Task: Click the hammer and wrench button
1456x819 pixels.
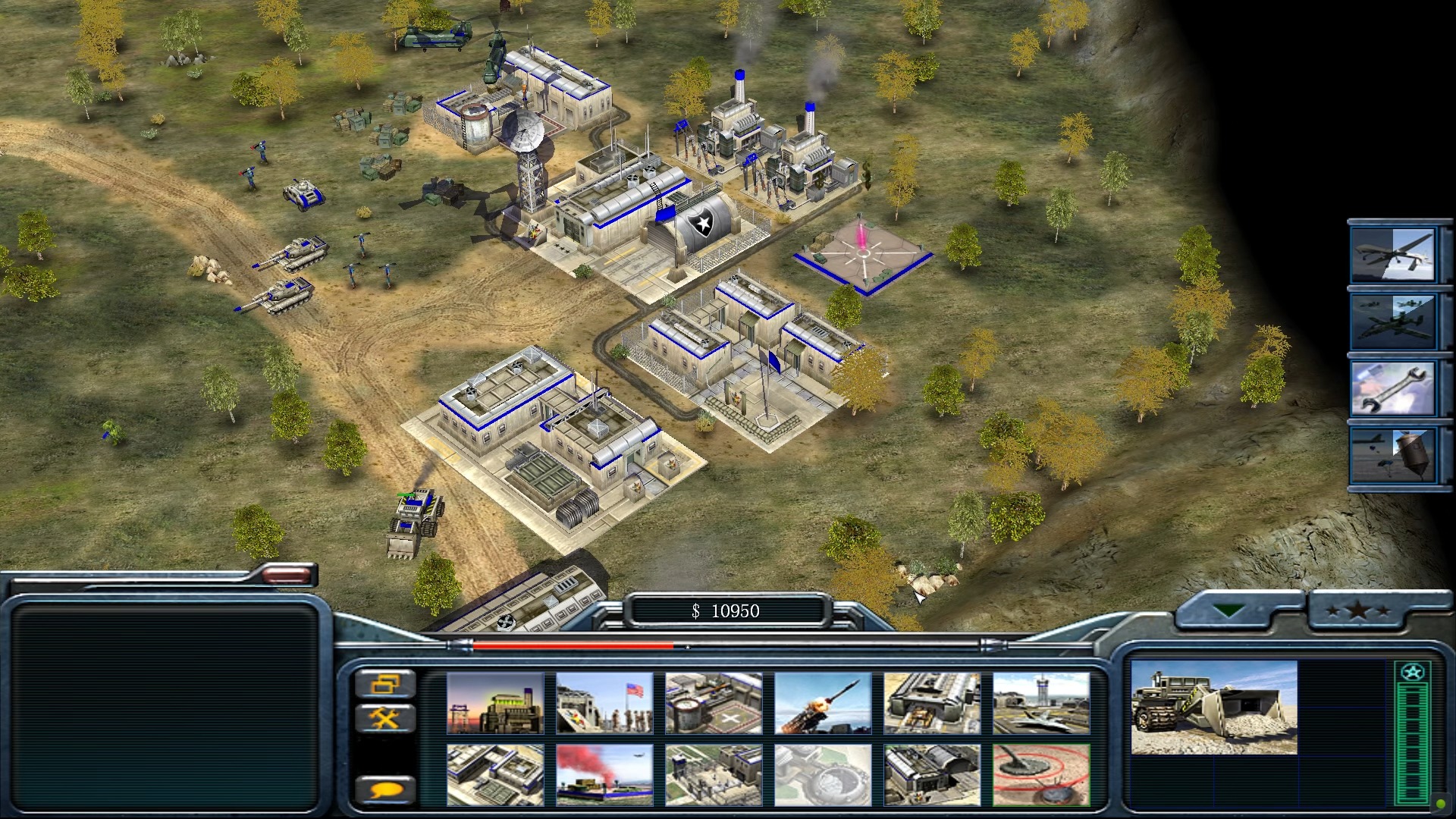Action: click(385, 717)
